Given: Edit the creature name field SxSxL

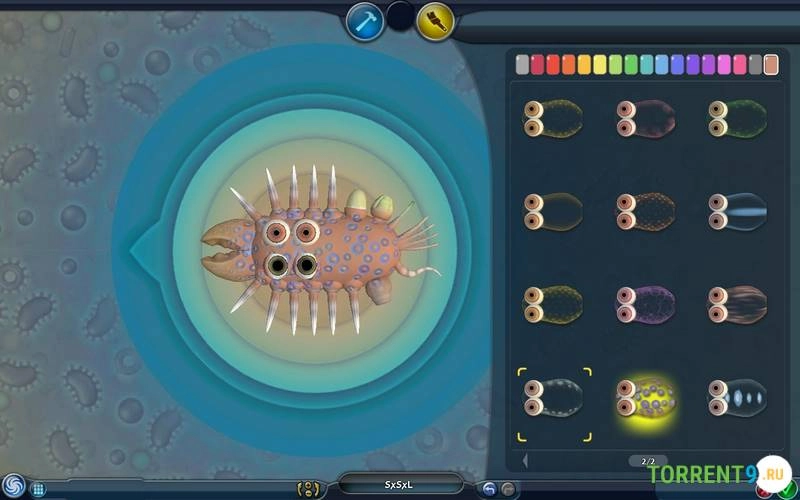Looking at the screenshot, I should coord(400,485).
